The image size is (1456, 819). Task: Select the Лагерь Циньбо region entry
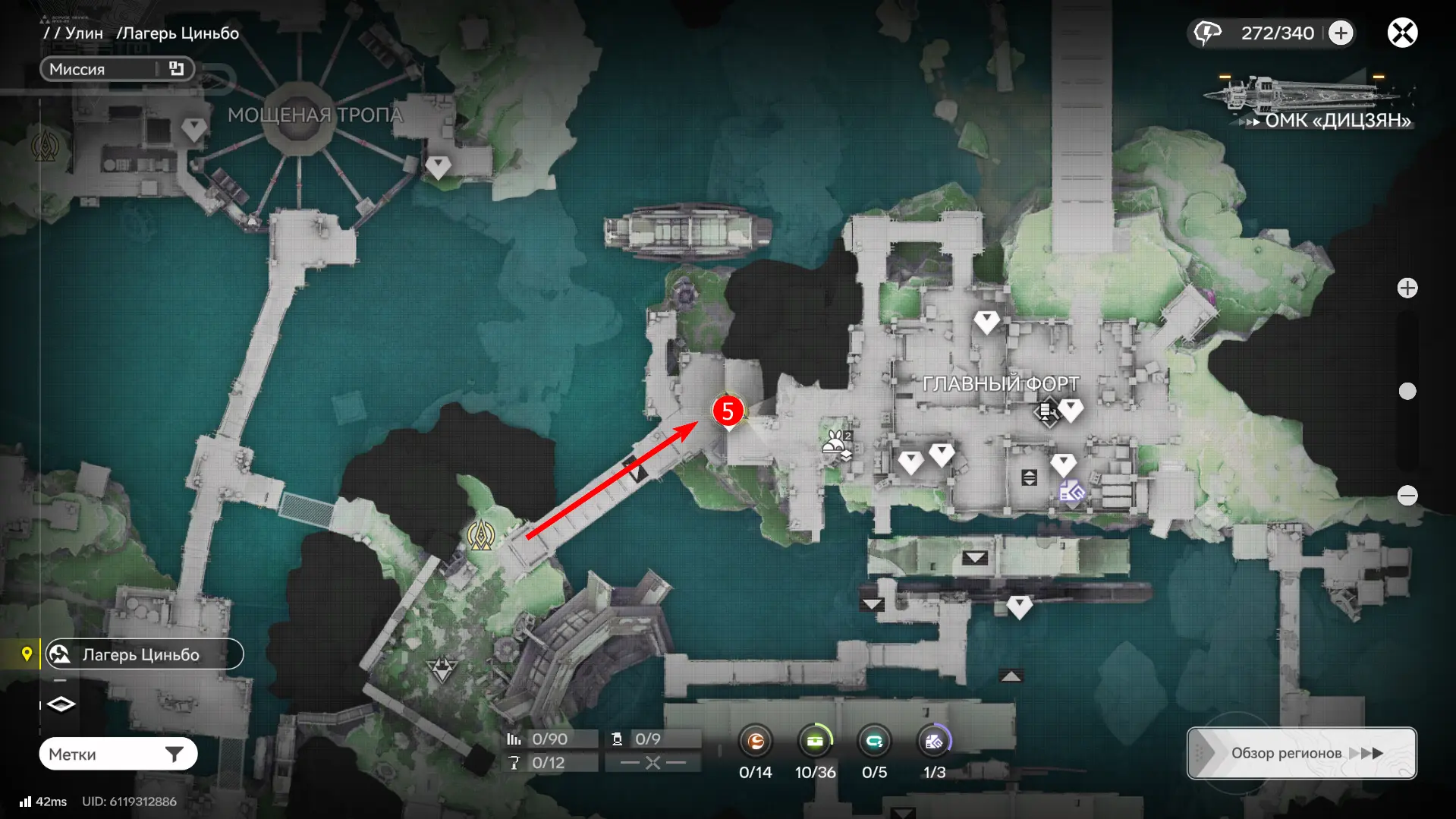(144, 654)
